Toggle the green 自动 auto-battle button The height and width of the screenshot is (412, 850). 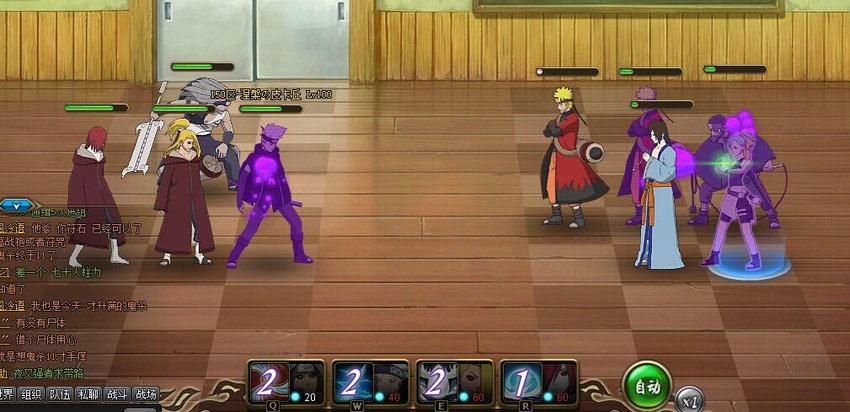click(x=645, y=385)
